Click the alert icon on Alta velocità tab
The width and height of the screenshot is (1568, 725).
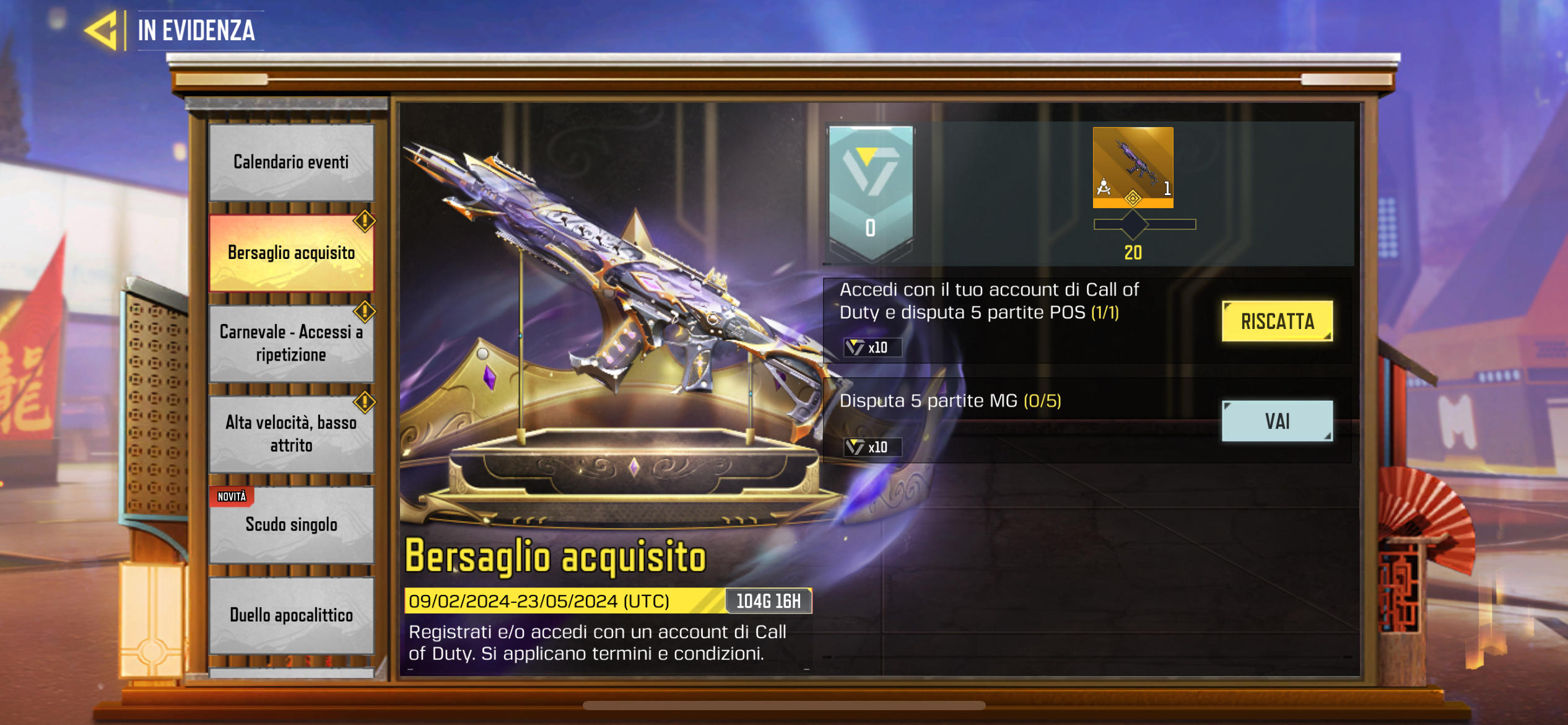tap(366, 403)
